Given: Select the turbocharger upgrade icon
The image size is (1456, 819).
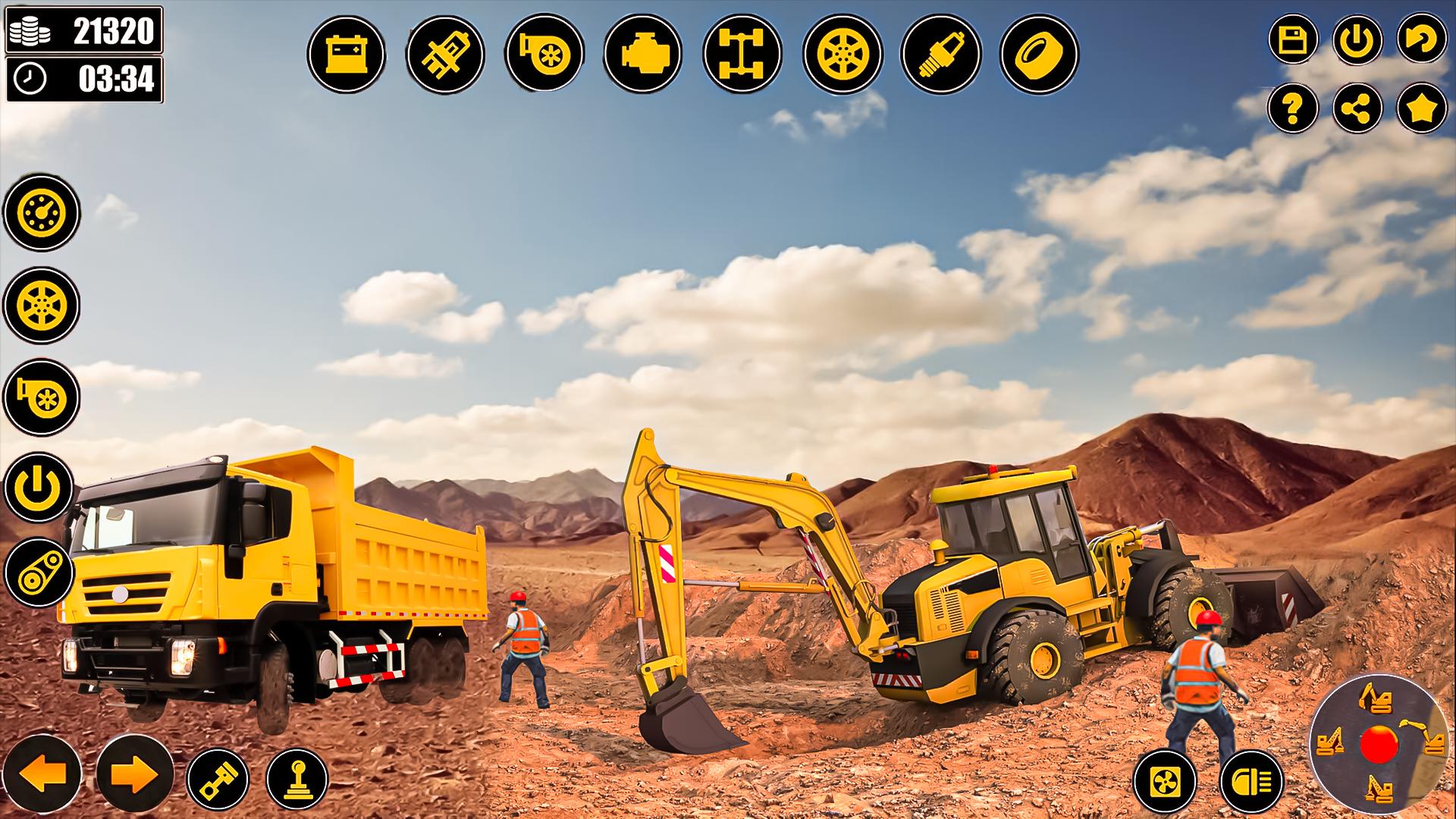Looking at the screenshot, I should coord(544,53).
